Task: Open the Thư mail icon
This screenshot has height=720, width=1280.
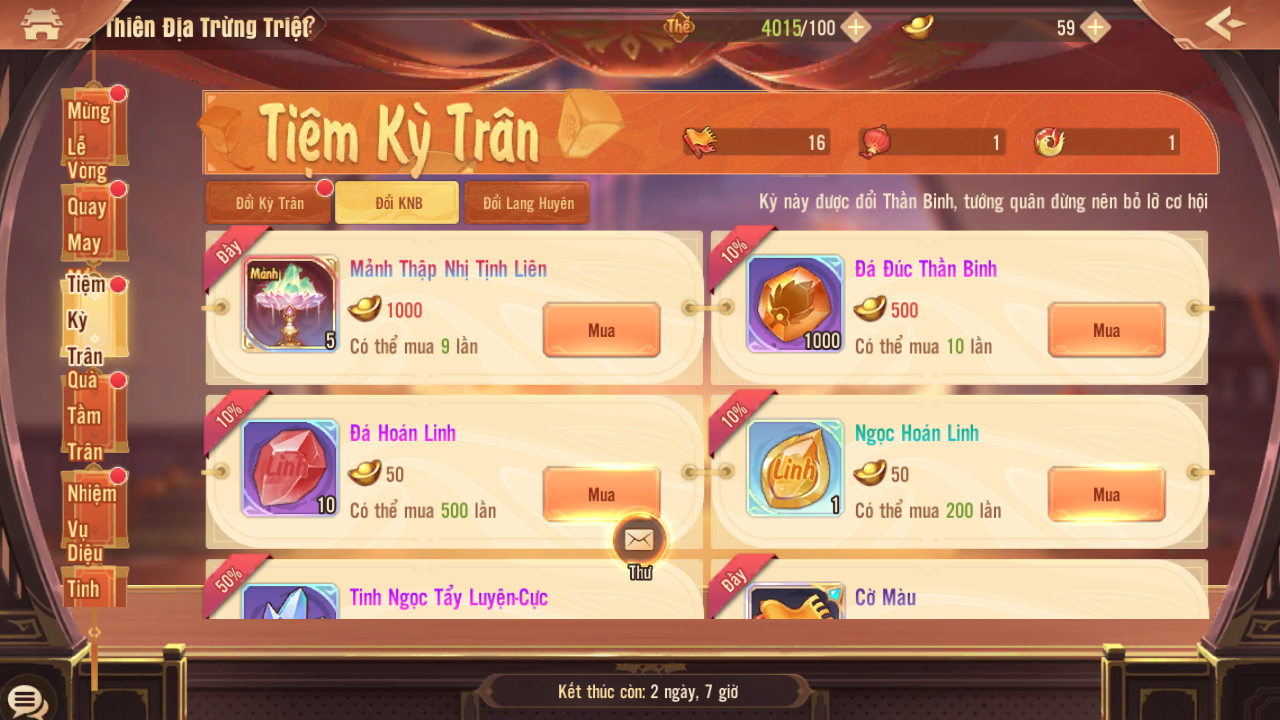Action: pos(638,541)
